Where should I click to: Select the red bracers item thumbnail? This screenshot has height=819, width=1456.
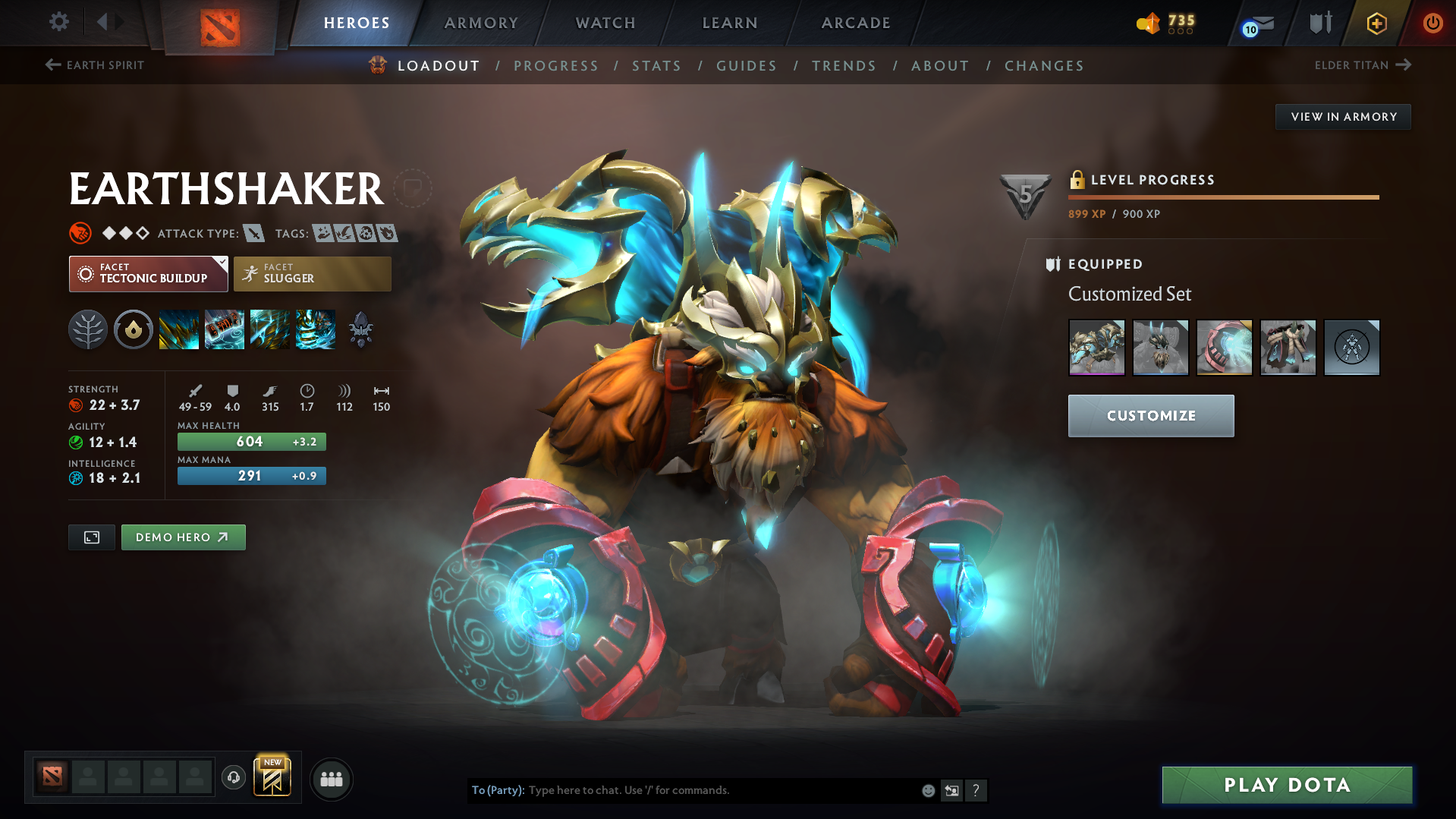[1224, 348]
